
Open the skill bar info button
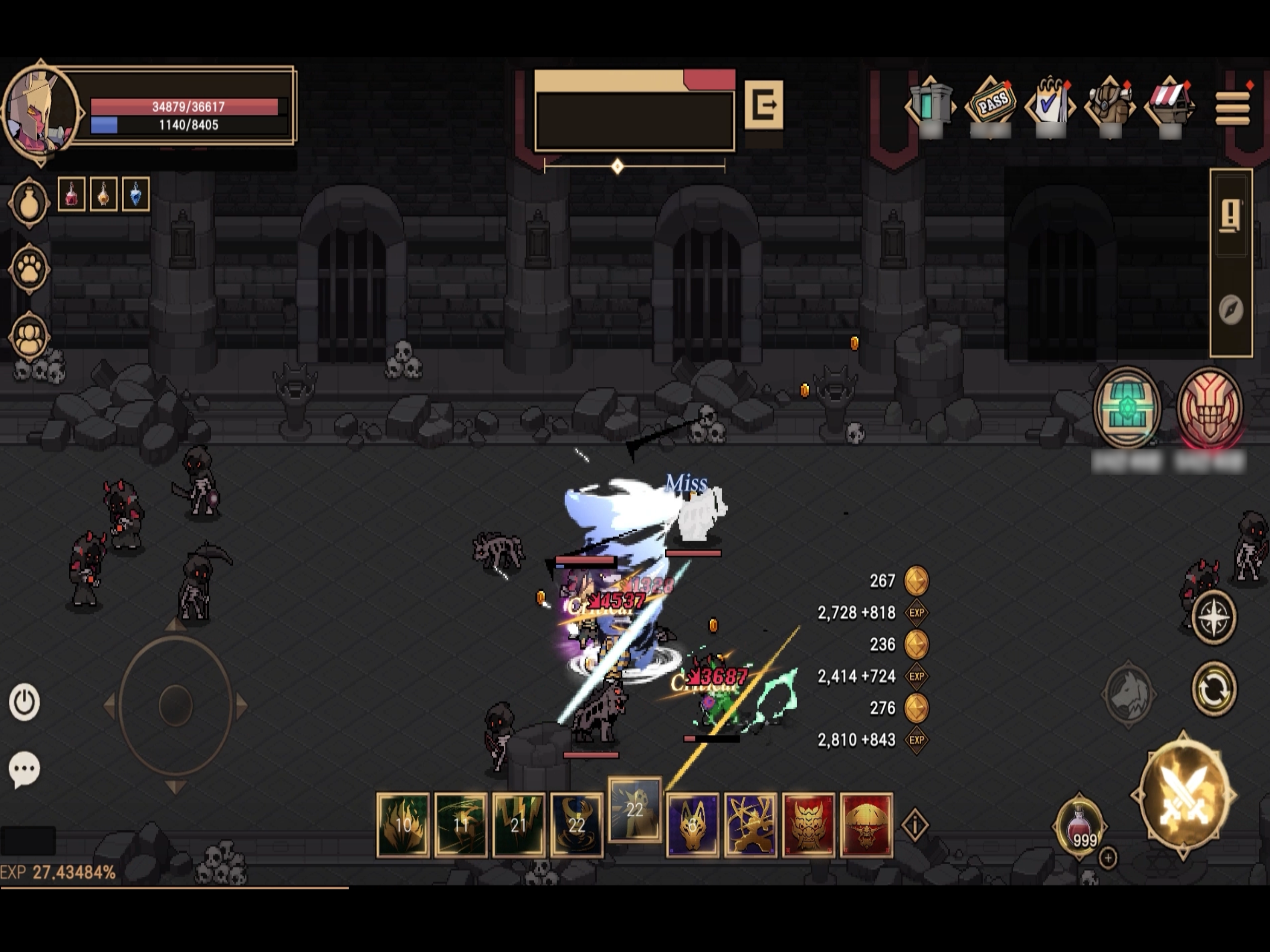(x=914, y=825)
